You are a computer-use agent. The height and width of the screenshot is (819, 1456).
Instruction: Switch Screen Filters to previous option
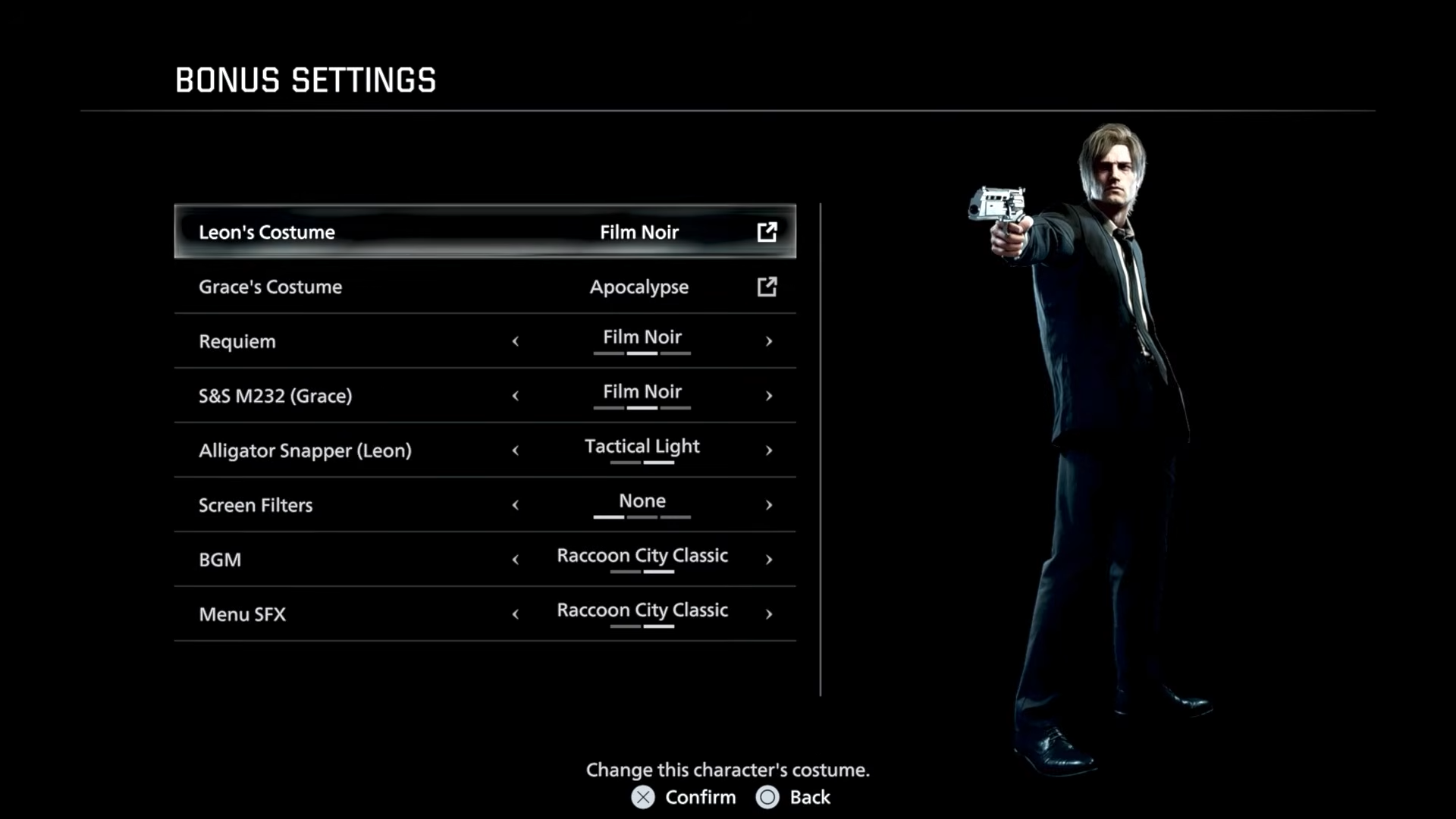[x=516, y=505]
